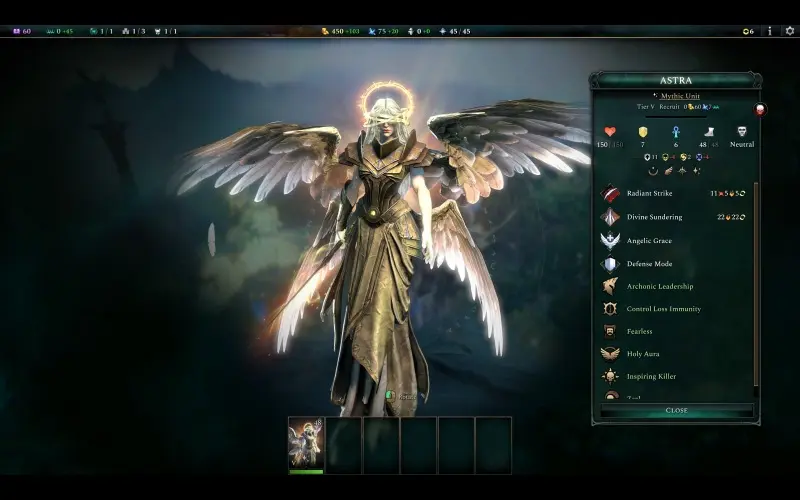The image size is (800, 500).
Task: Click the Neutral alignment mask icon
Action: (742, 132)
